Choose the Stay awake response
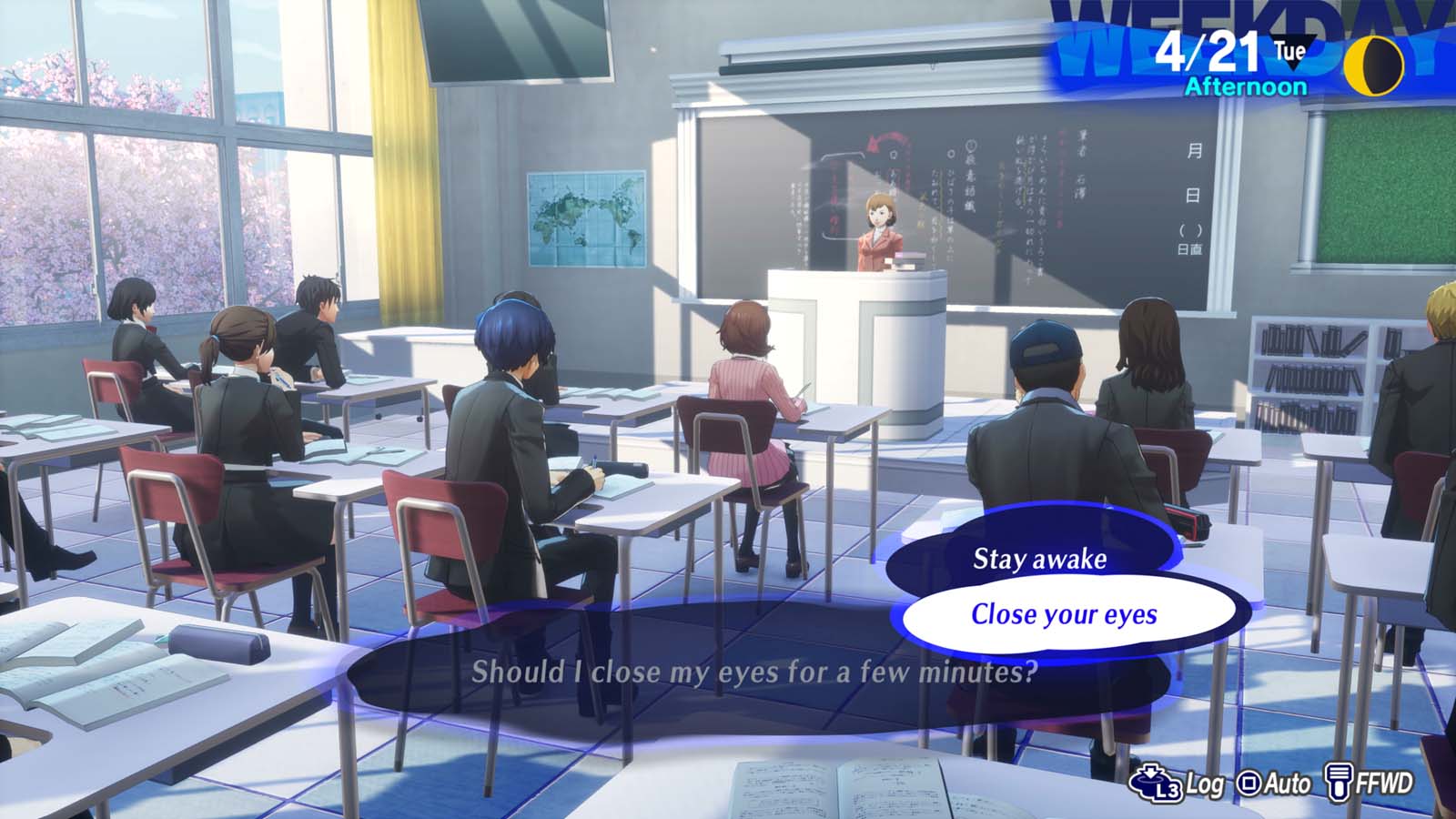 click(1041, 560)
